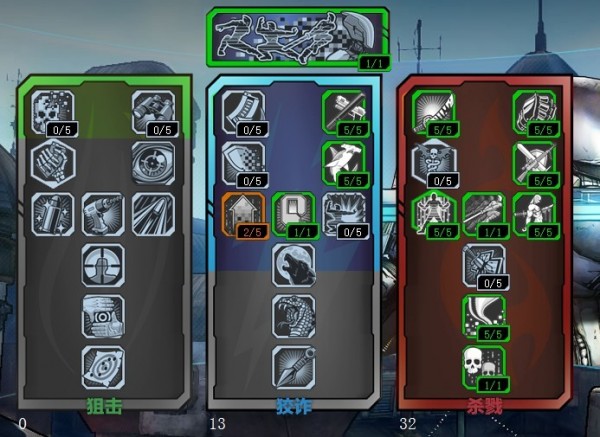Select the orange-highlighted 2/5 skill icon
Viewport: 600px width, 437px height.
pos(243,213)
